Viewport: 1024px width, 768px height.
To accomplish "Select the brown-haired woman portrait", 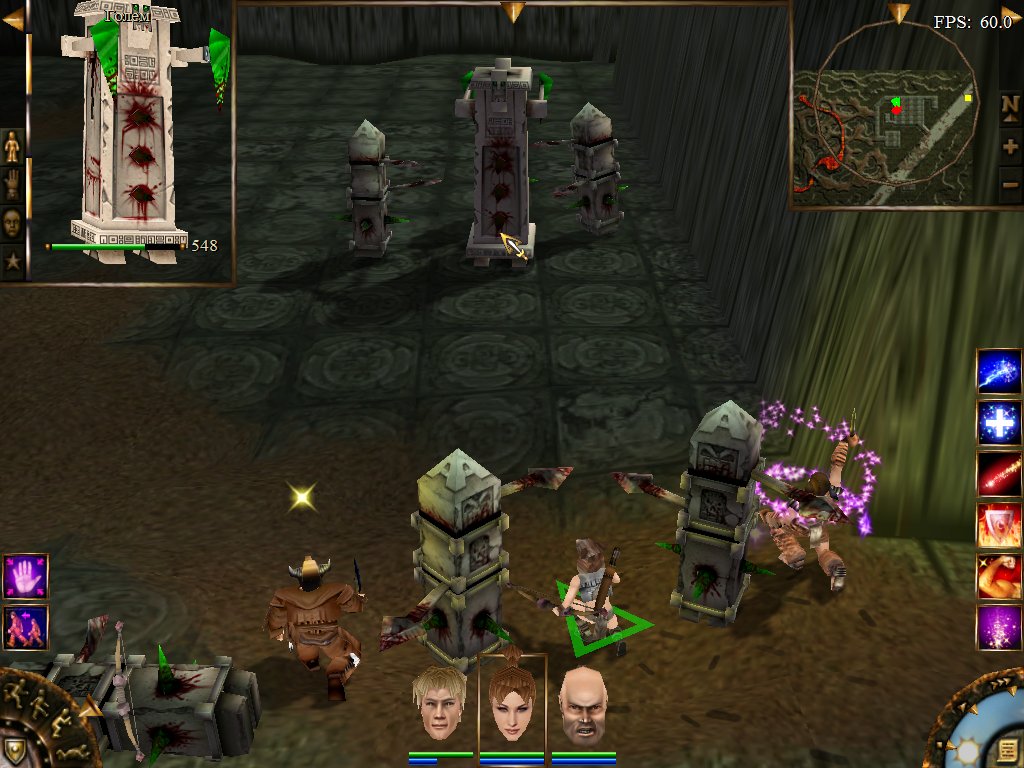I will point(511,704).
